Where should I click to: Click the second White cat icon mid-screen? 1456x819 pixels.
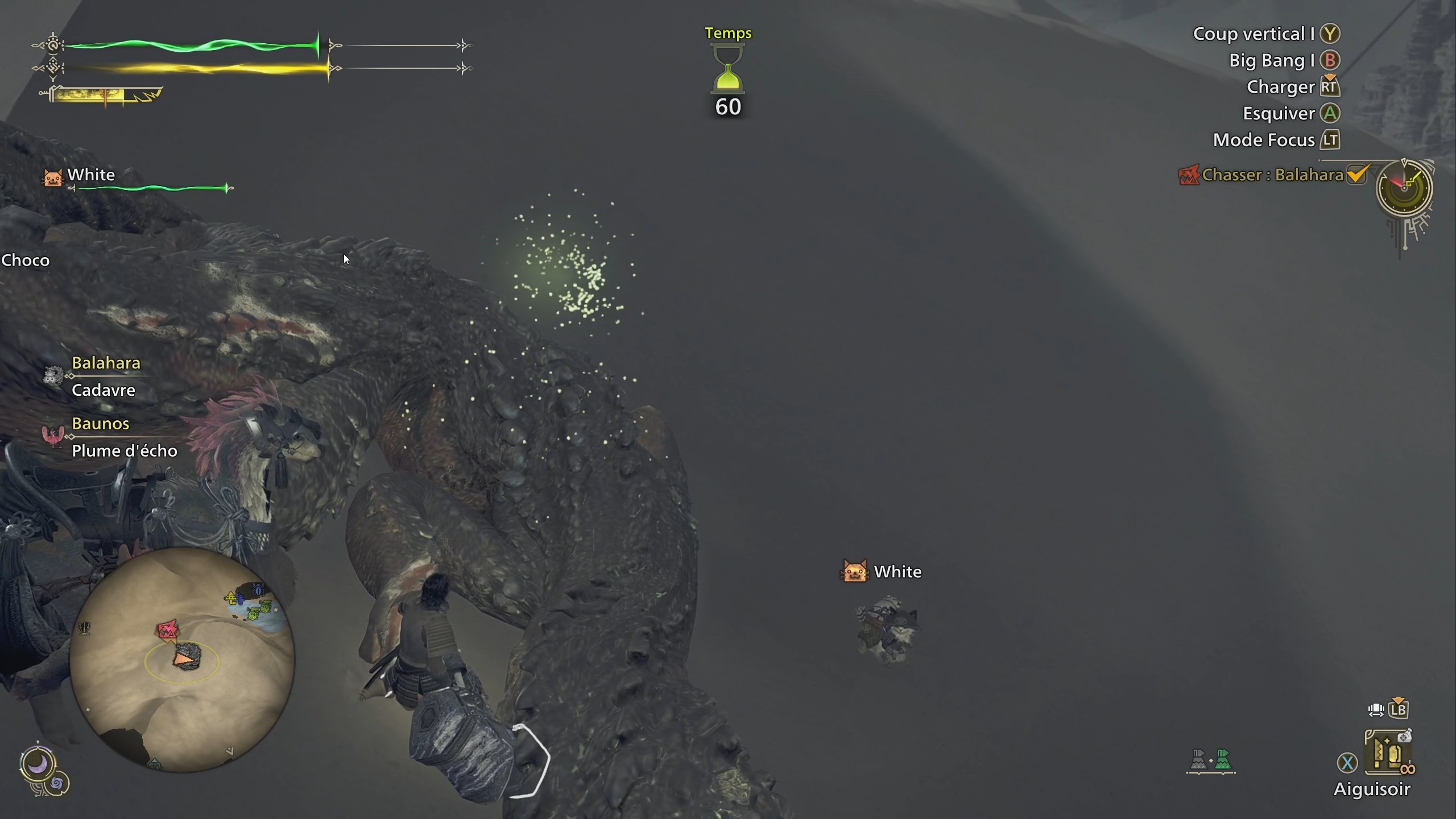tap(857, 572)
